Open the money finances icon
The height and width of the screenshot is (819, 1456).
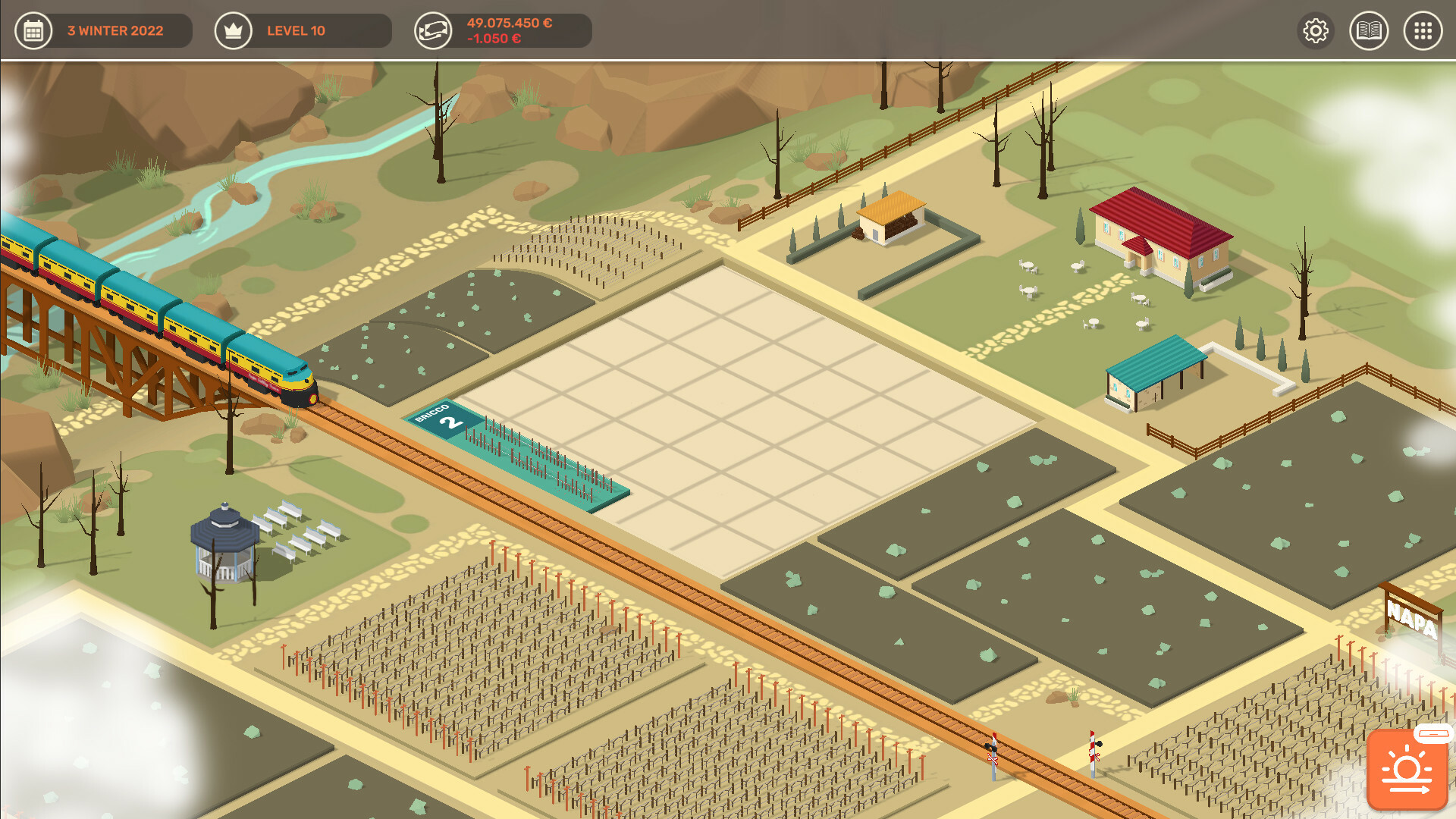(x=433, y=31)
